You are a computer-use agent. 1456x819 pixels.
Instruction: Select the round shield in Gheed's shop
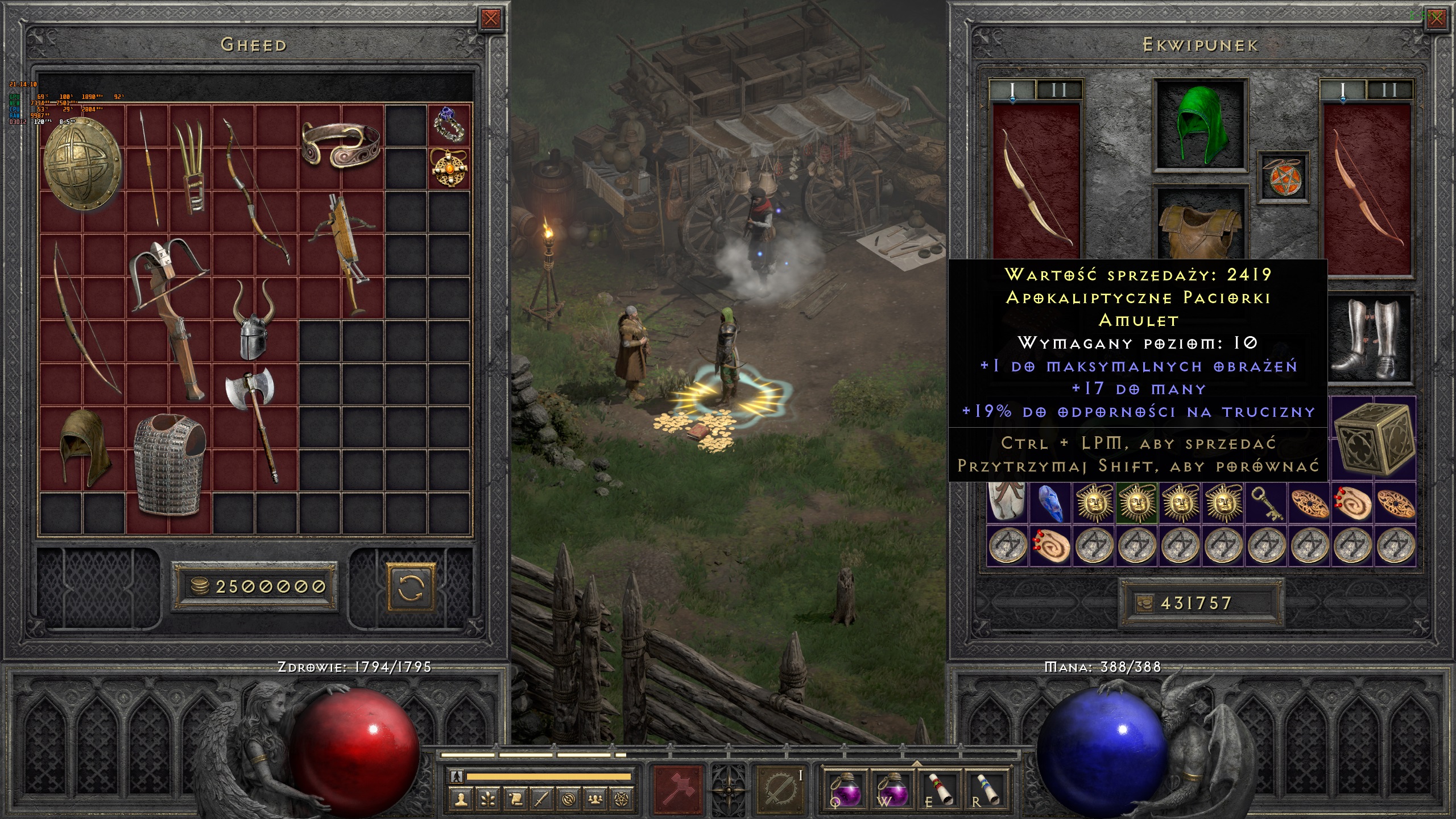pyautogui.click(x=82, y=164)
